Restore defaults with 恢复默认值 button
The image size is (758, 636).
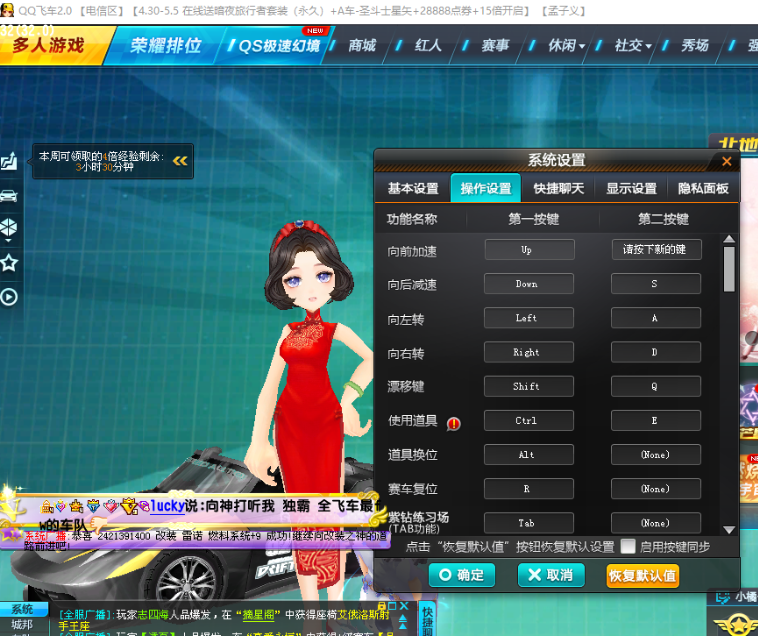(x=642, y=575)
